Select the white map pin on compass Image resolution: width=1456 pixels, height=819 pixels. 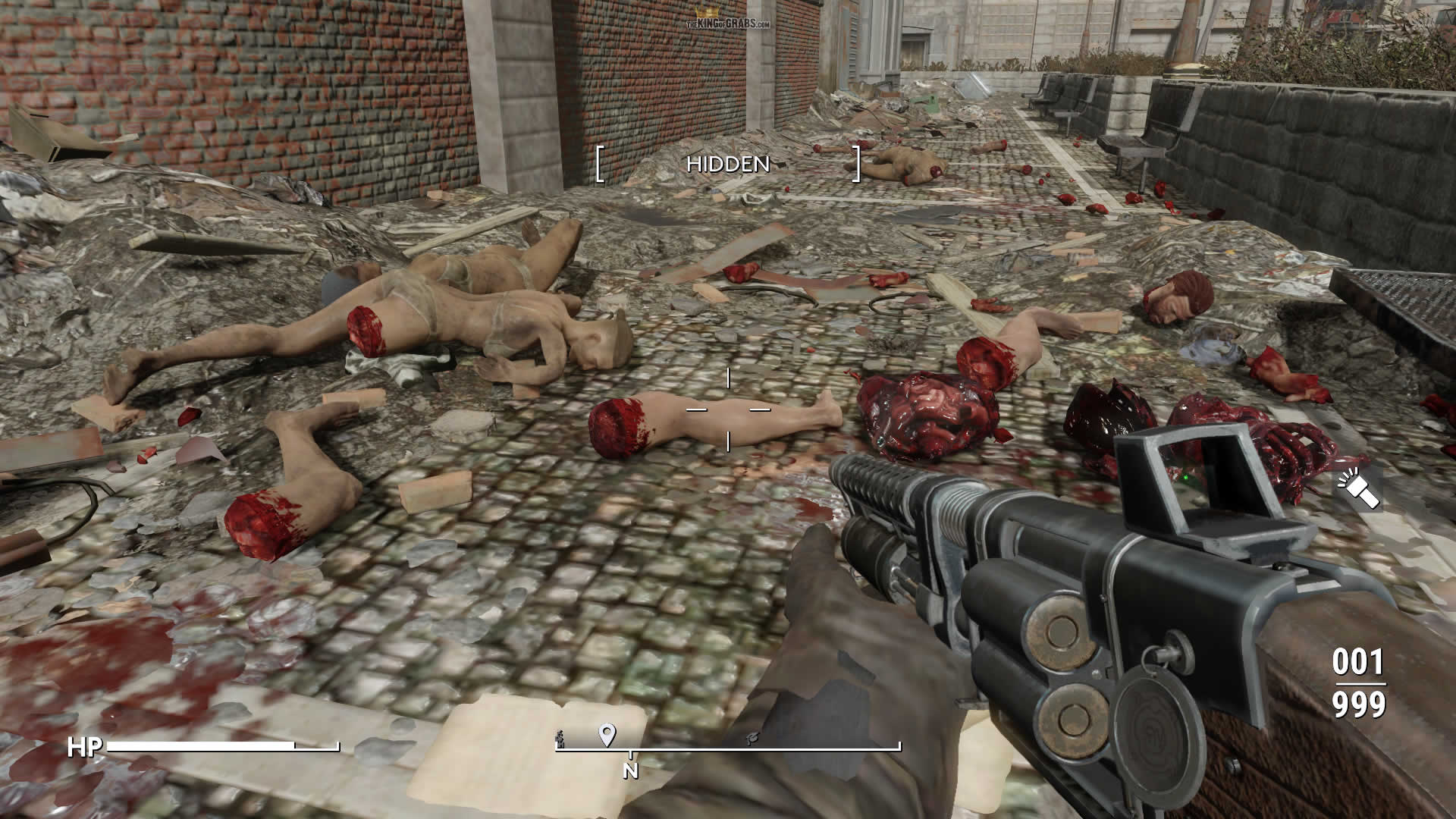pyautogui.click(x=607, y=734)
